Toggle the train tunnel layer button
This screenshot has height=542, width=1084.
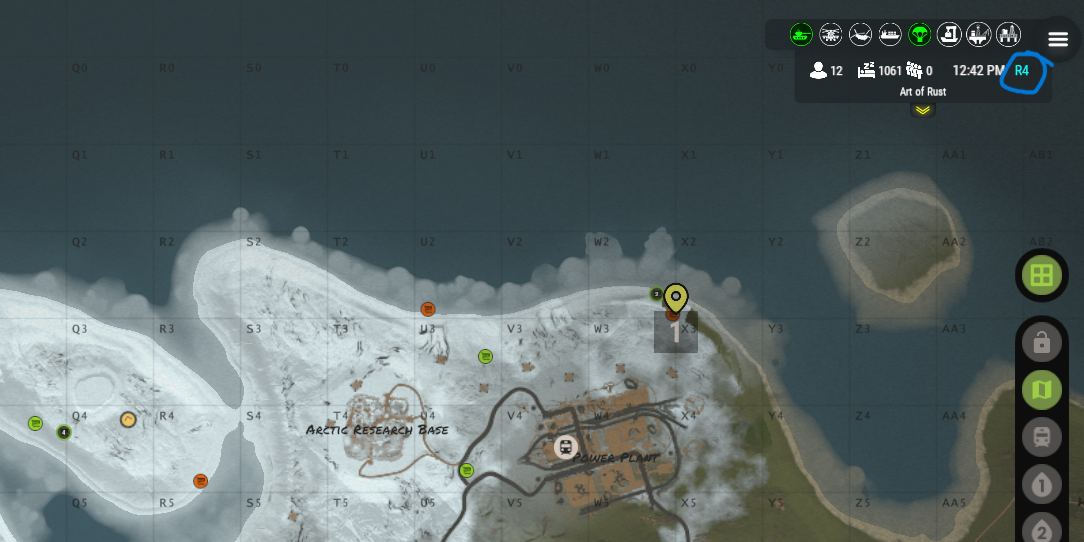[x=1041, y=437]
